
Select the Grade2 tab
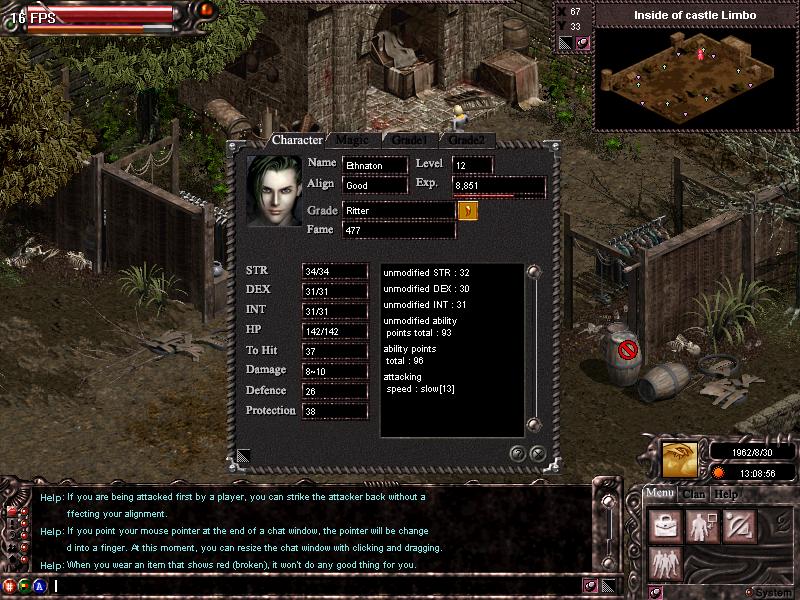click(x=466, y=140)
